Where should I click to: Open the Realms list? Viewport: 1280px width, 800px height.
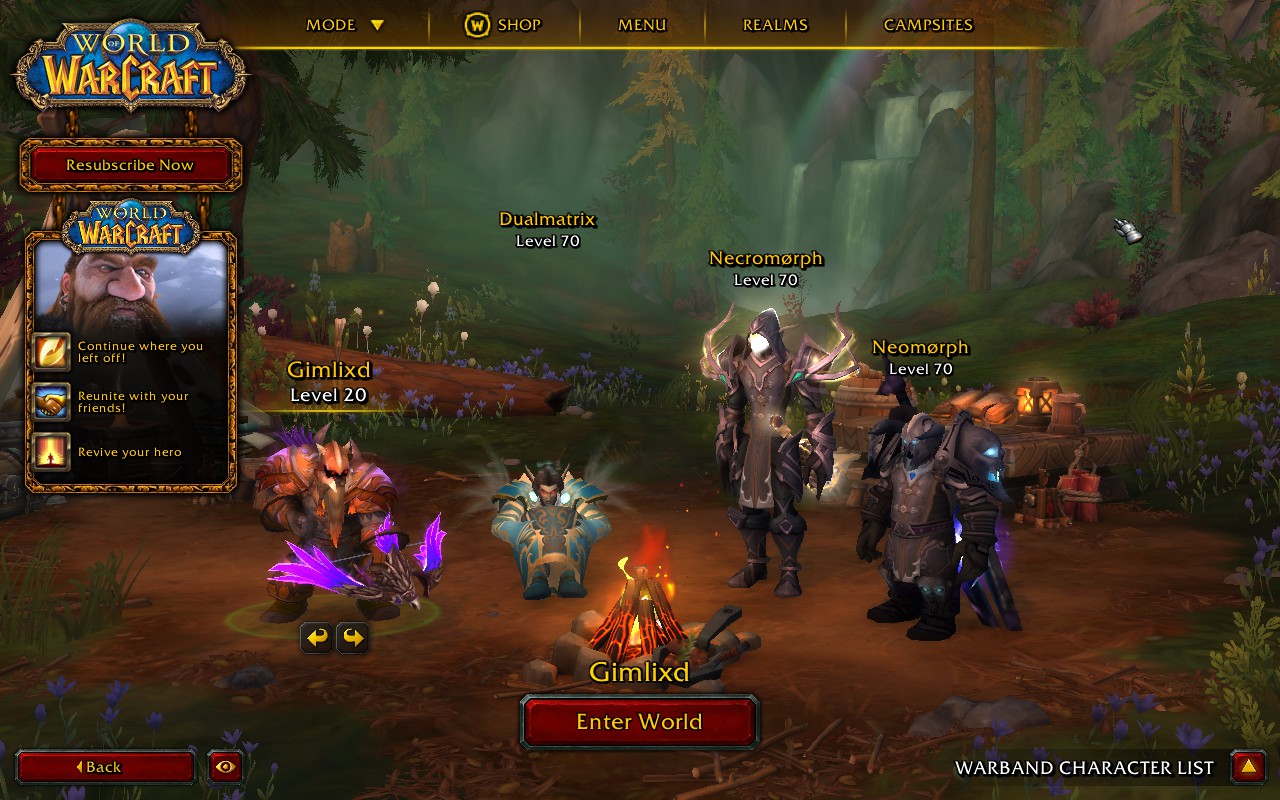coord(775,25)
